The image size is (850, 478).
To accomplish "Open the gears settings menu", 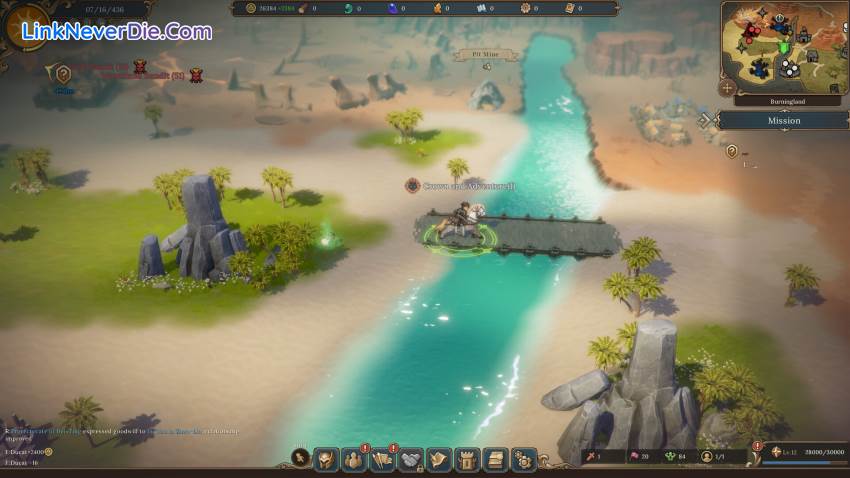I will point(523,459).
